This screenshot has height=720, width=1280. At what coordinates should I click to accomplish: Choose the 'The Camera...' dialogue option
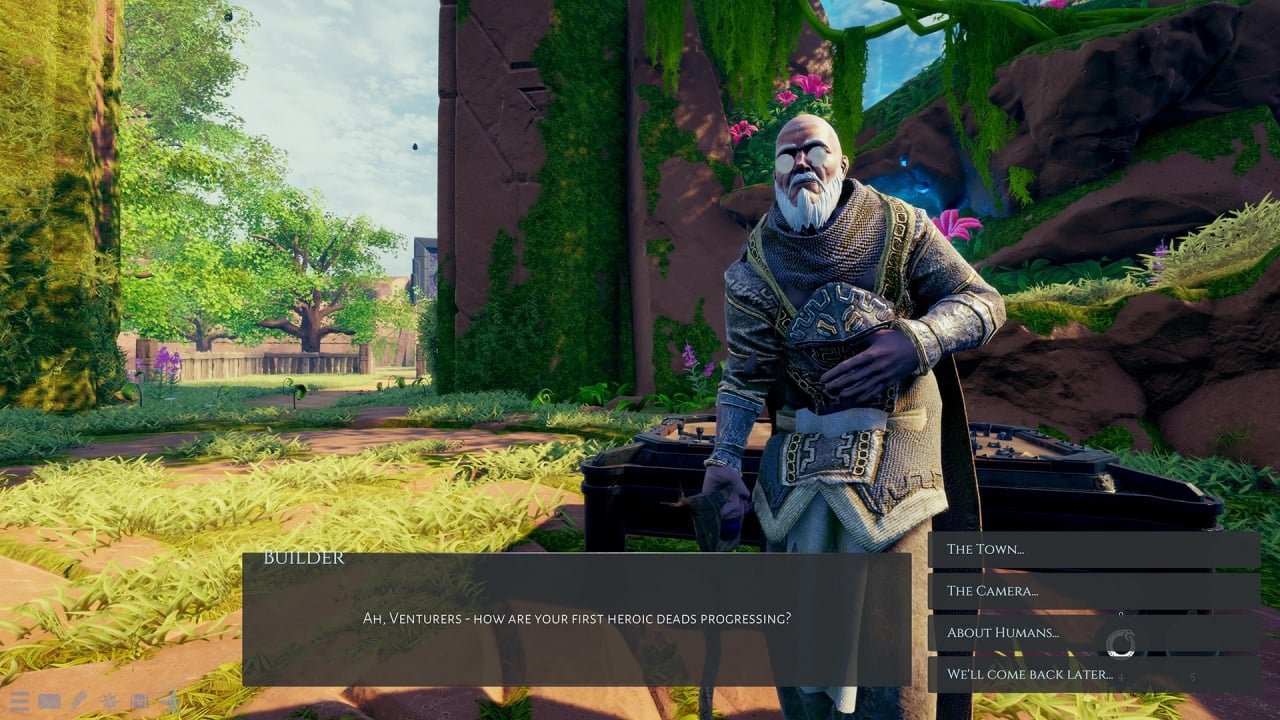click(x=1093, y=591)
